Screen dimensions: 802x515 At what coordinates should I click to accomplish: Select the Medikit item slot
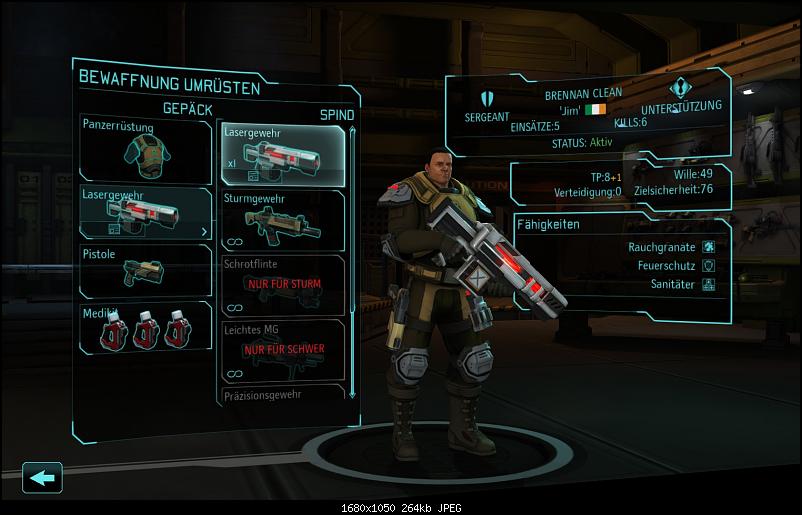tap(145, 329)
